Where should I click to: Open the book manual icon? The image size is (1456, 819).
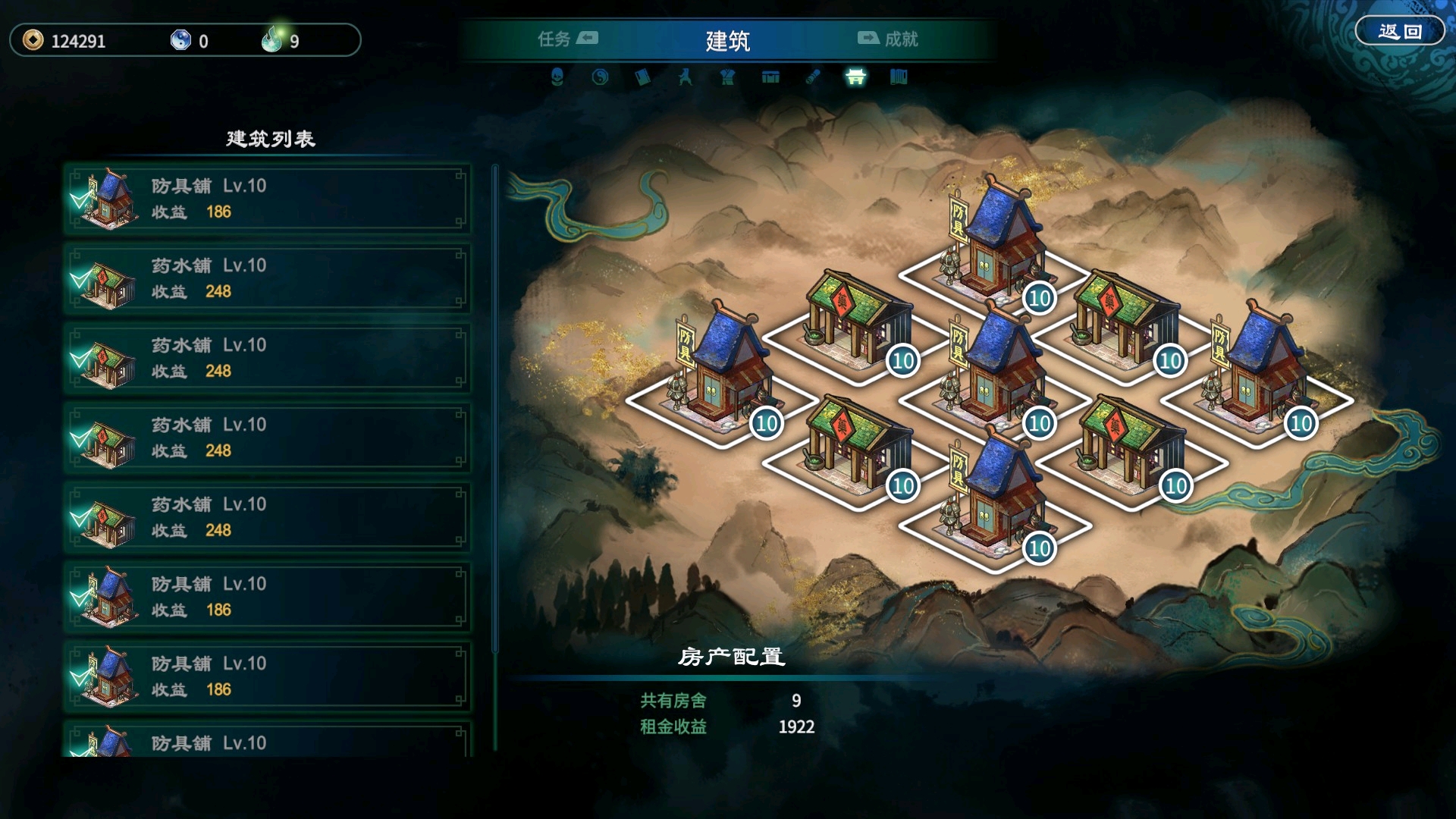tap(642, 77)
